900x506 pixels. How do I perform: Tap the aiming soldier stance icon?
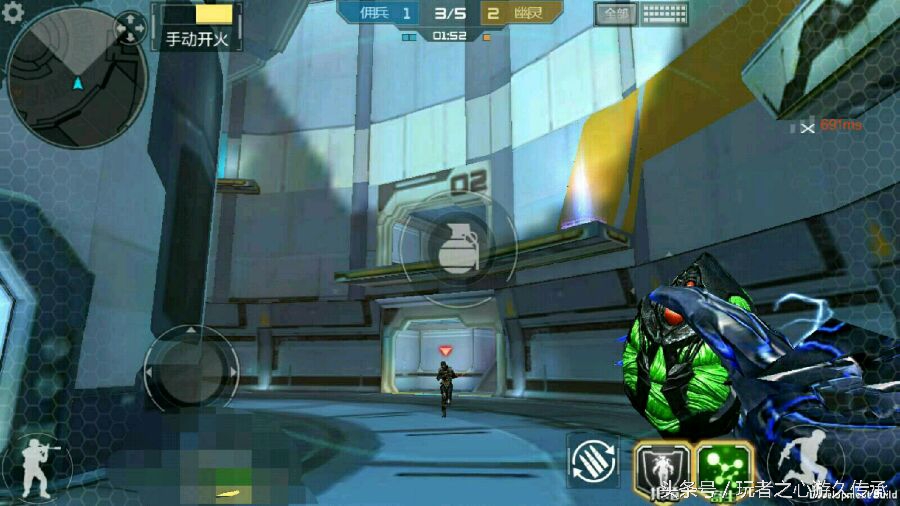click(38, 466)
